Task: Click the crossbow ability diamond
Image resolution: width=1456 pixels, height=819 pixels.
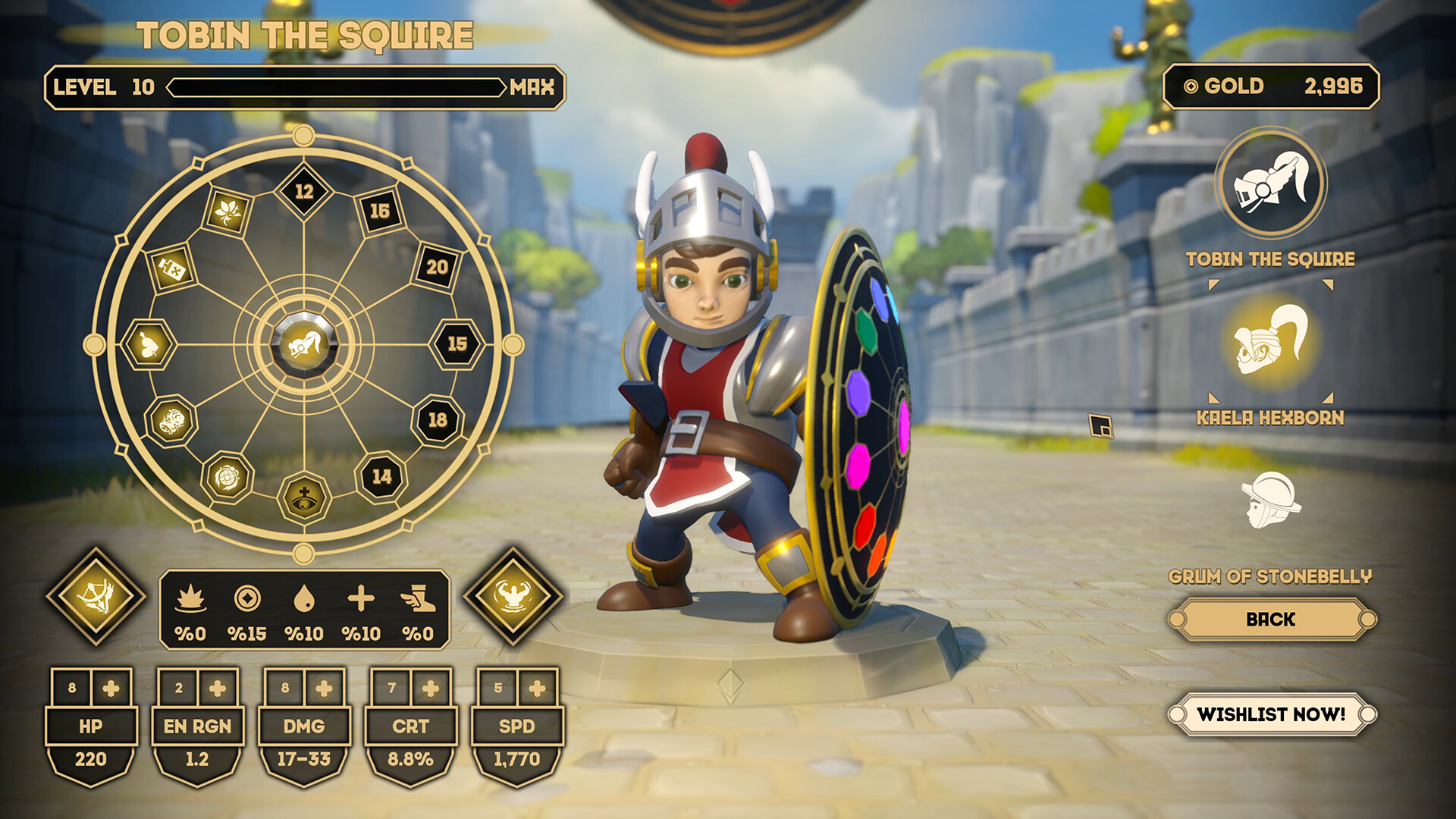Action: point(96,595)
